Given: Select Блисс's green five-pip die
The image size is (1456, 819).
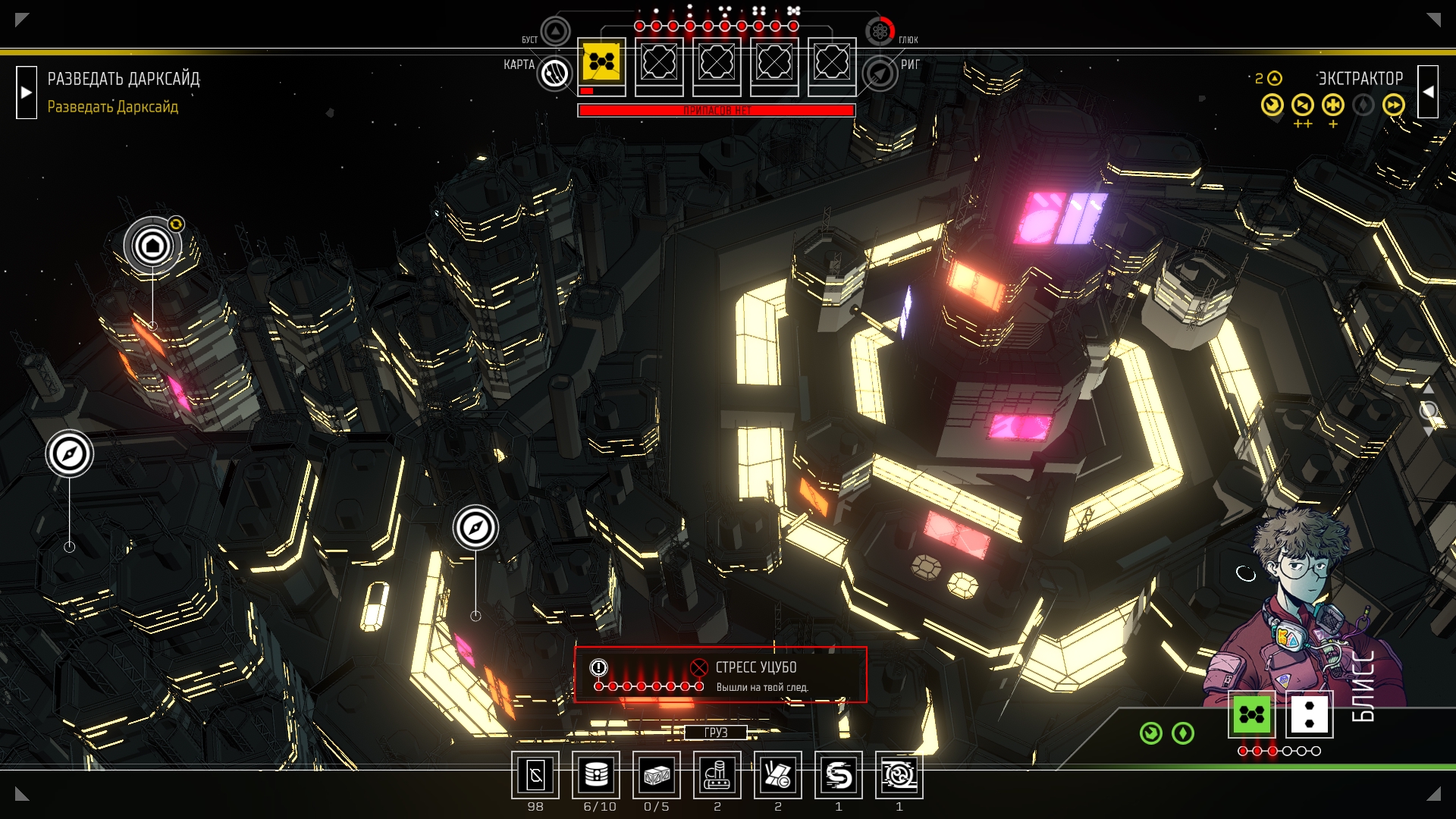Looking at the screenshot, I should pyautogui.click(x=1251, y=714).
